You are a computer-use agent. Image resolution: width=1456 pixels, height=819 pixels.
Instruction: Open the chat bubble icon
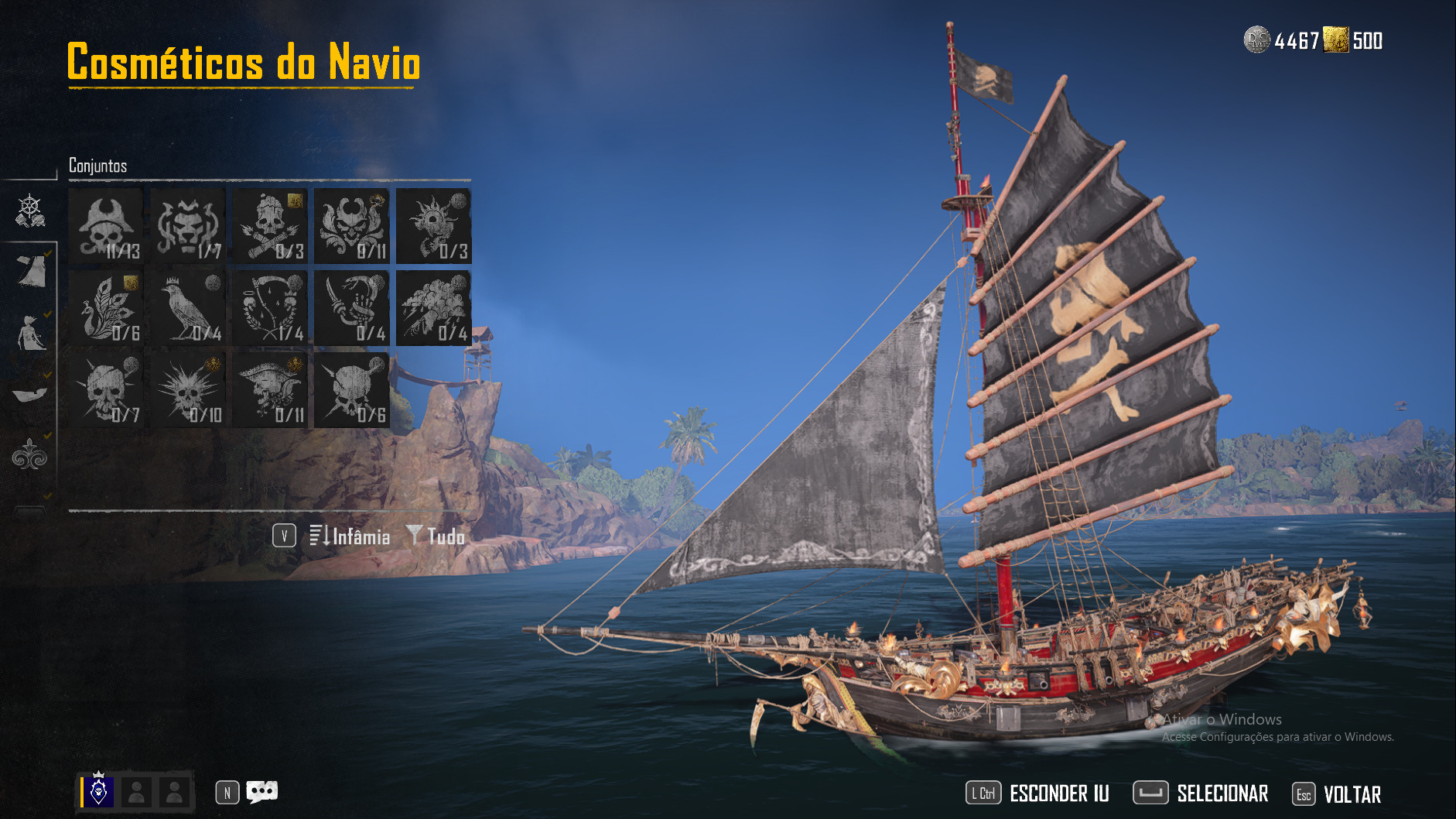261,792
